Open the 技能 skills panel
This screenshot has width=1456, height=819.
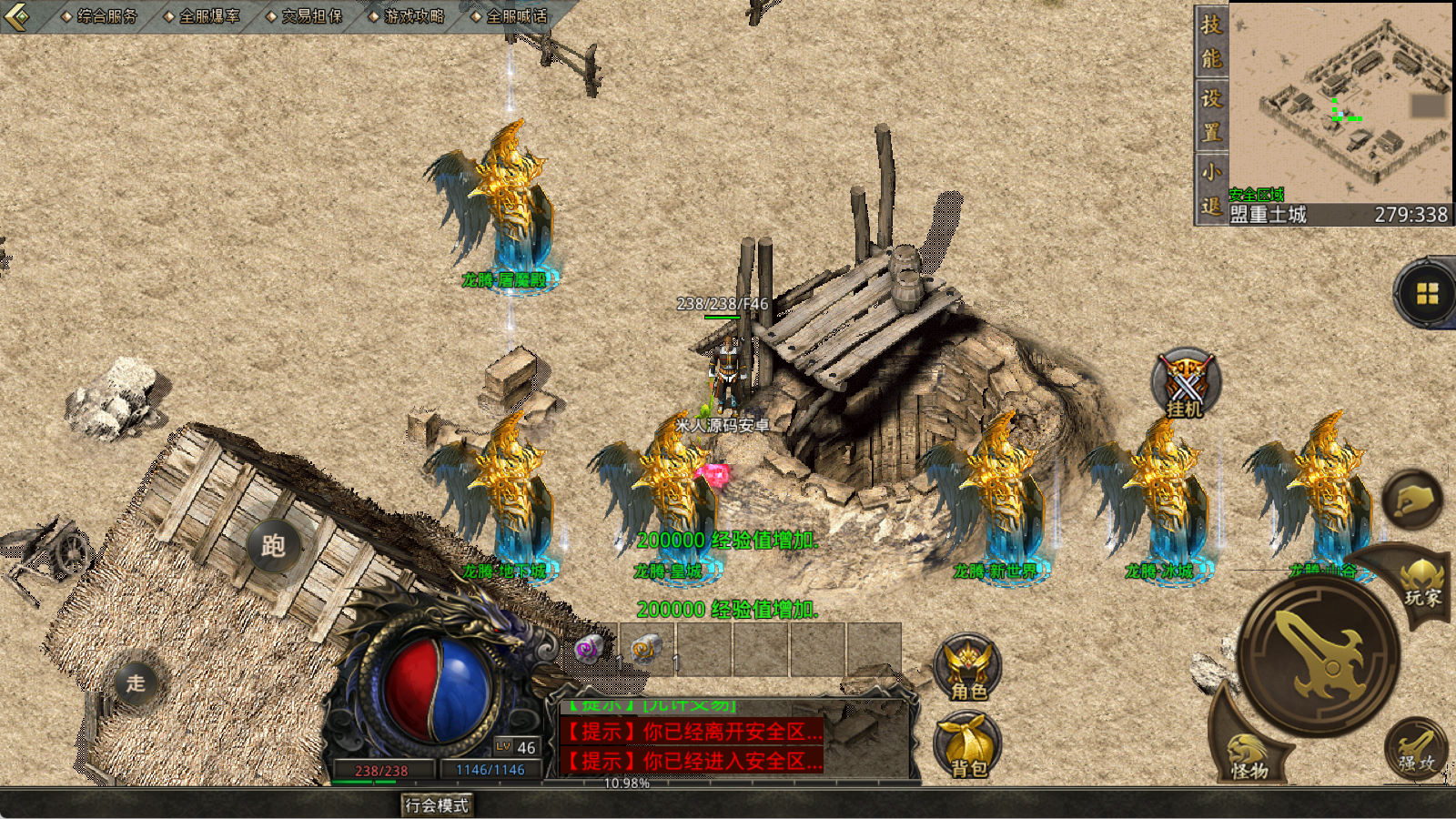coord(1210,41)
